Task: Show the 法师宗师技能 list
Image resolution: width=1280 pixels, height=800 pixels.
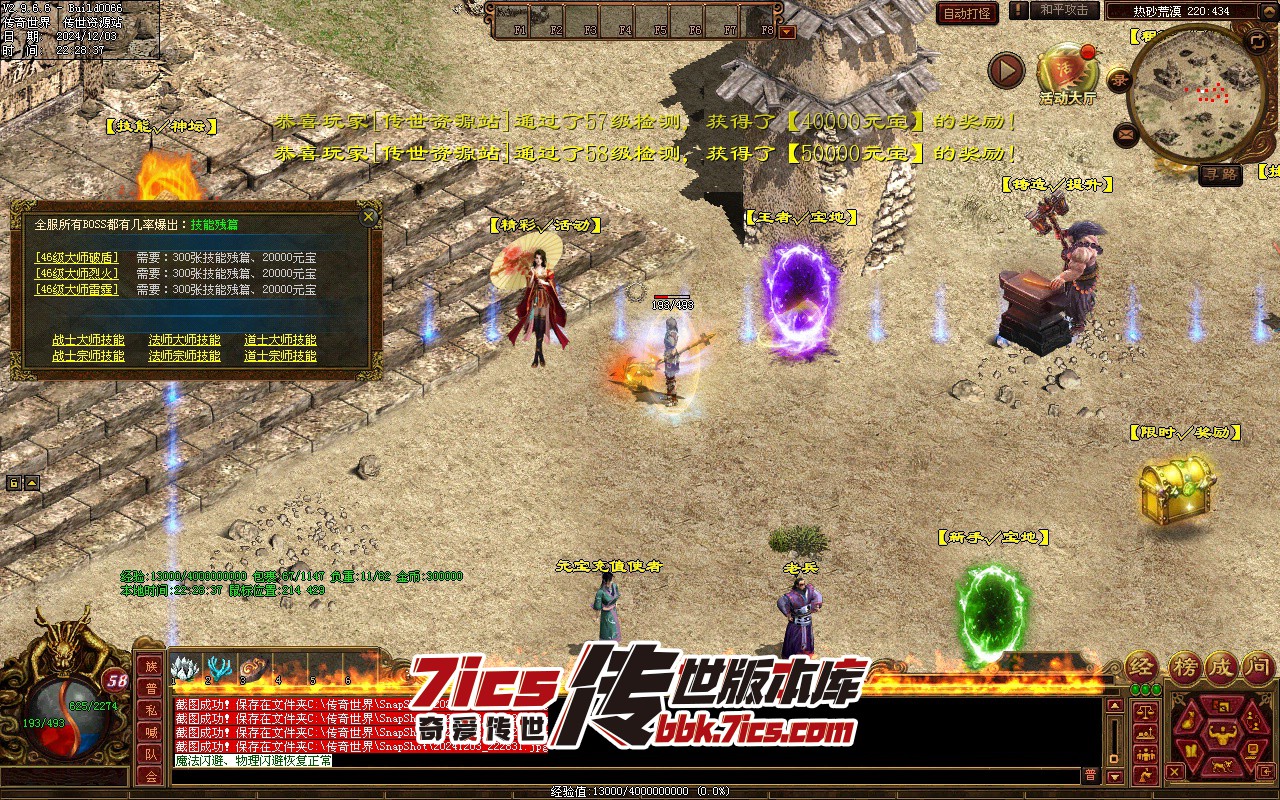Action: pyautogui.click(x=184, y=356)
